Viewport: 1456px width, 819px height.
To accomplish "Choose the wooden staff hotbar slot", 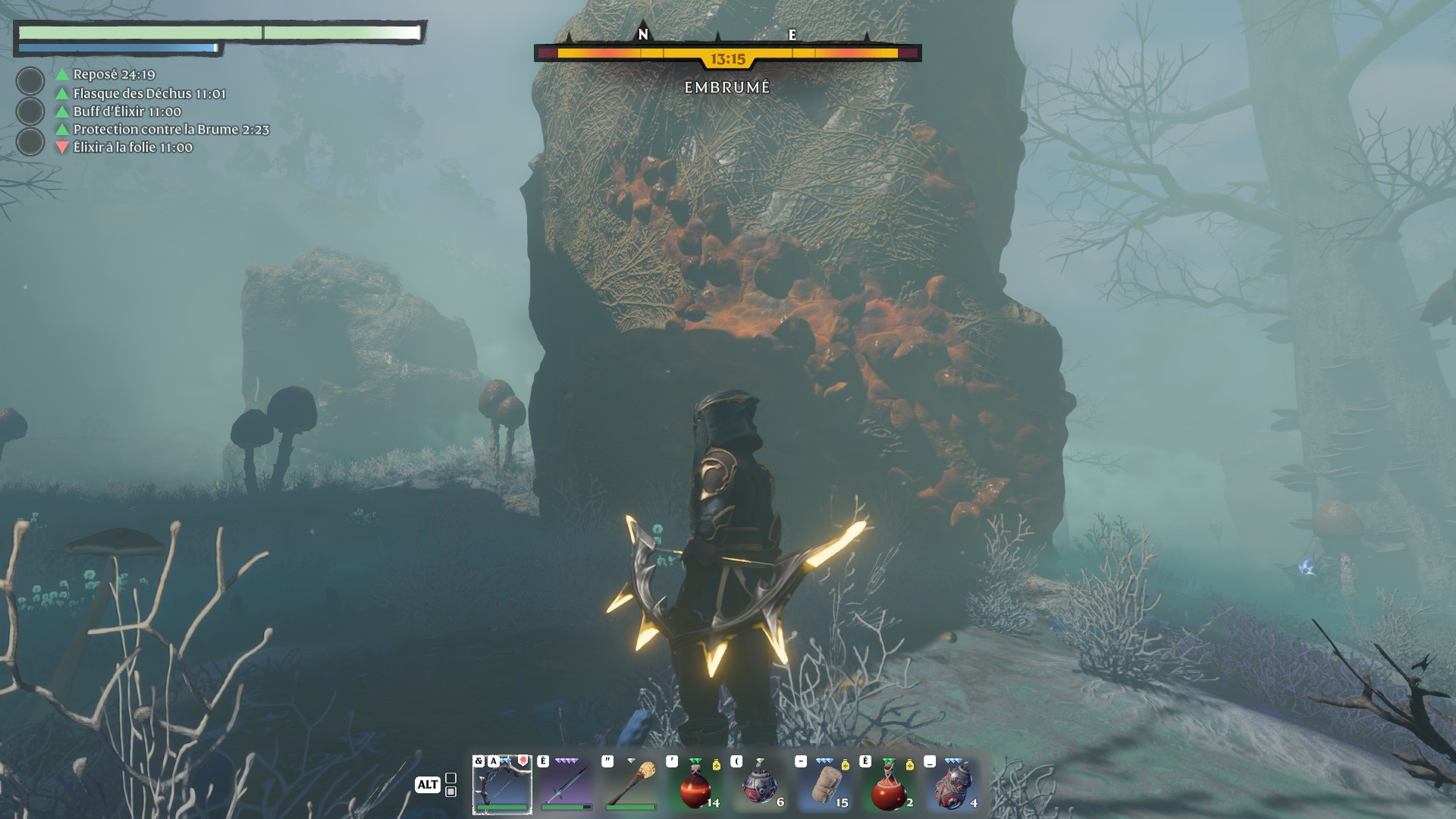I will (x=630, y=784).
